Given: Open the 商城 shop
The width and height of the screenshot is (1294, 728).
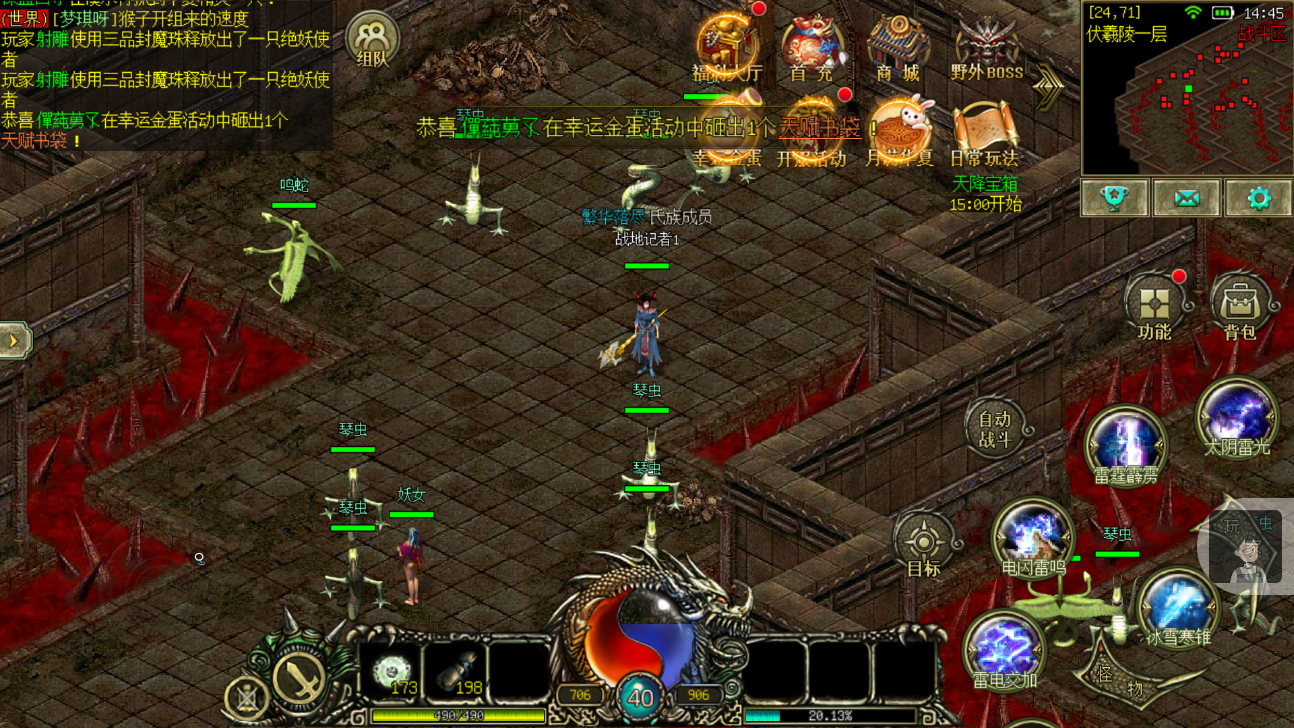Looking at the screenshot, I should pos(897,45).
